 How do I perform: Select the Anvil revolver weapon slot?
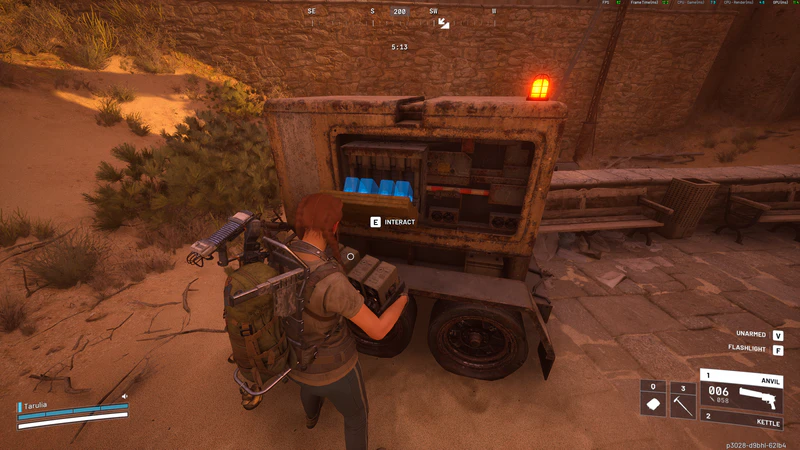743,390
